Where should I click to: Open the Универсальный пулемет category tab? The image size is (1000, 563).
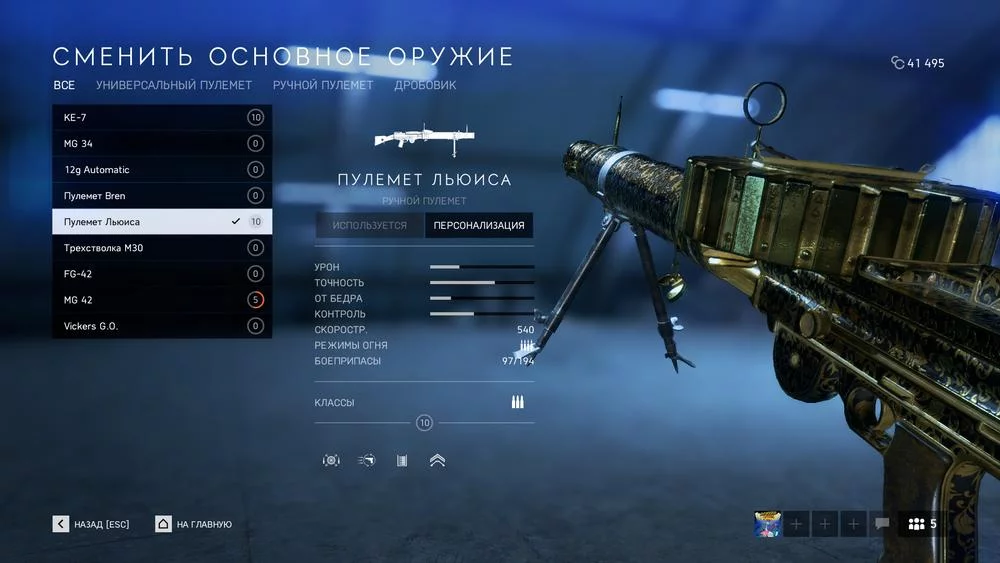[x=174, y=85]
